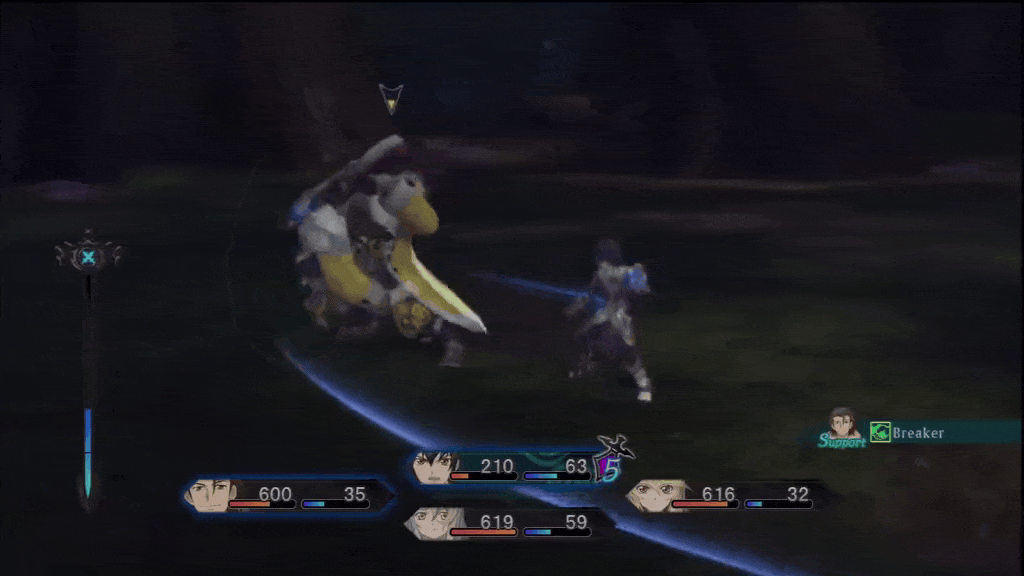
Task: Choose the silver-haired party member portrait
Action: tap(428, 523)
